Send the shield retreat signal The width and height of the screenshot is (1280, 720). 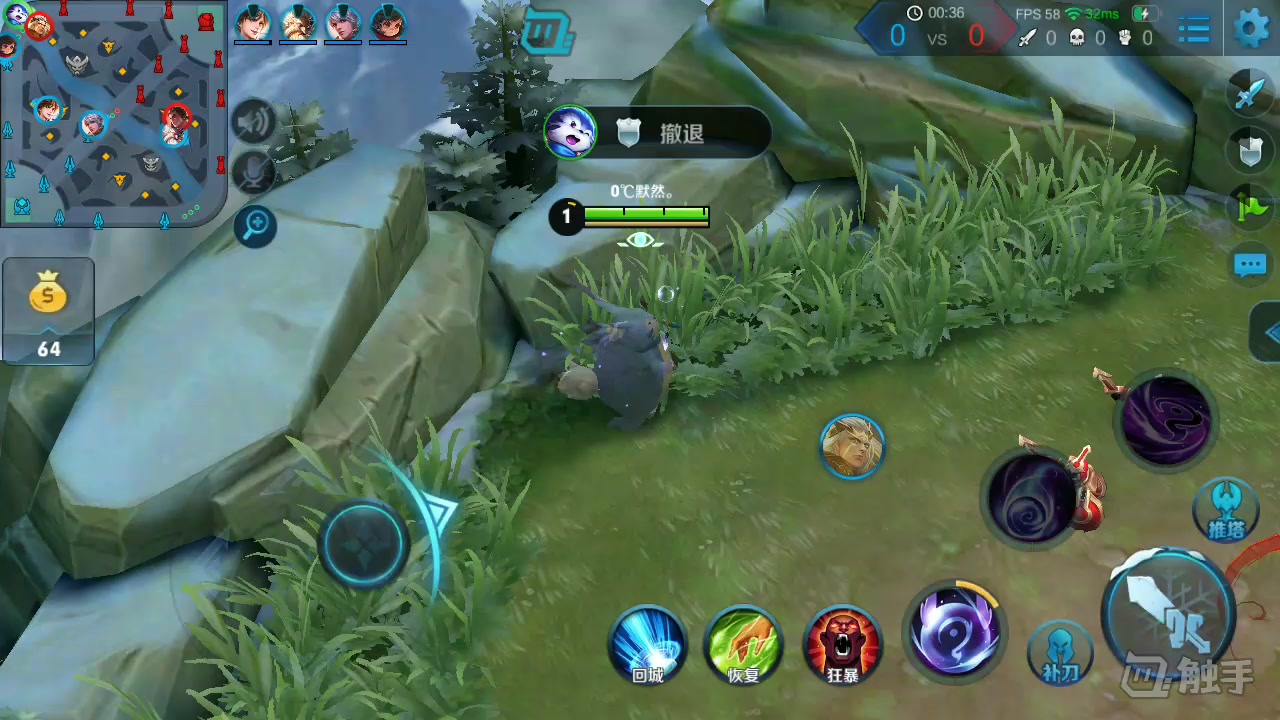tap(1250, 151)
